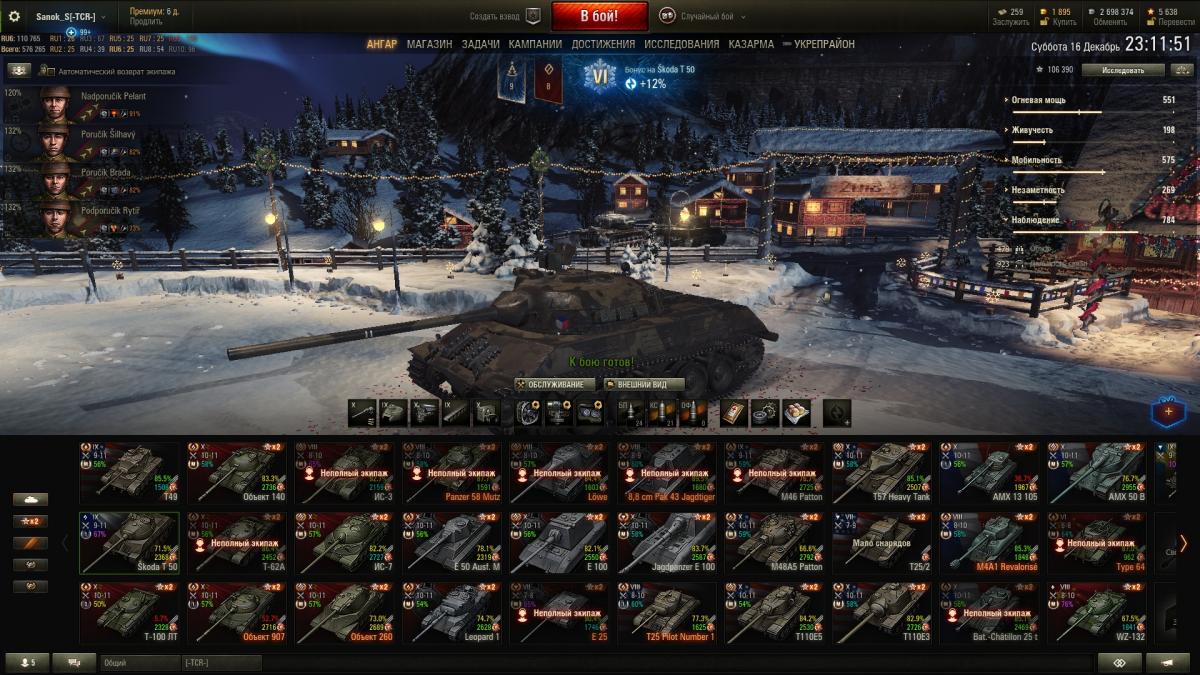Open the Обслуживание service button
The image size is (1200, 675).
pos(556,384)
